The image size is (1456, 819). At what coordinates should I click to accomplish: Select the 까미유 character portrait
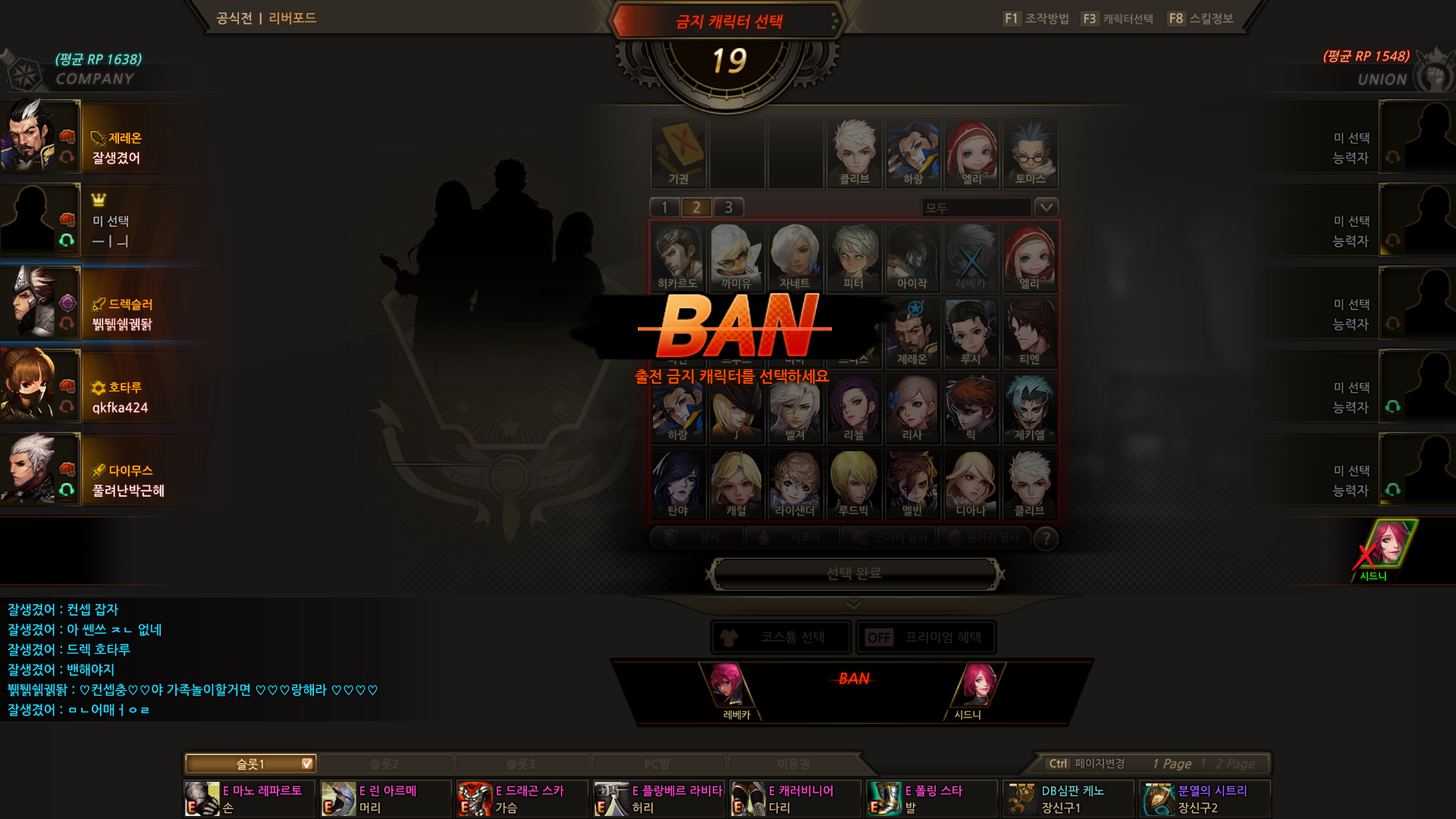click(x=736, y=256)
